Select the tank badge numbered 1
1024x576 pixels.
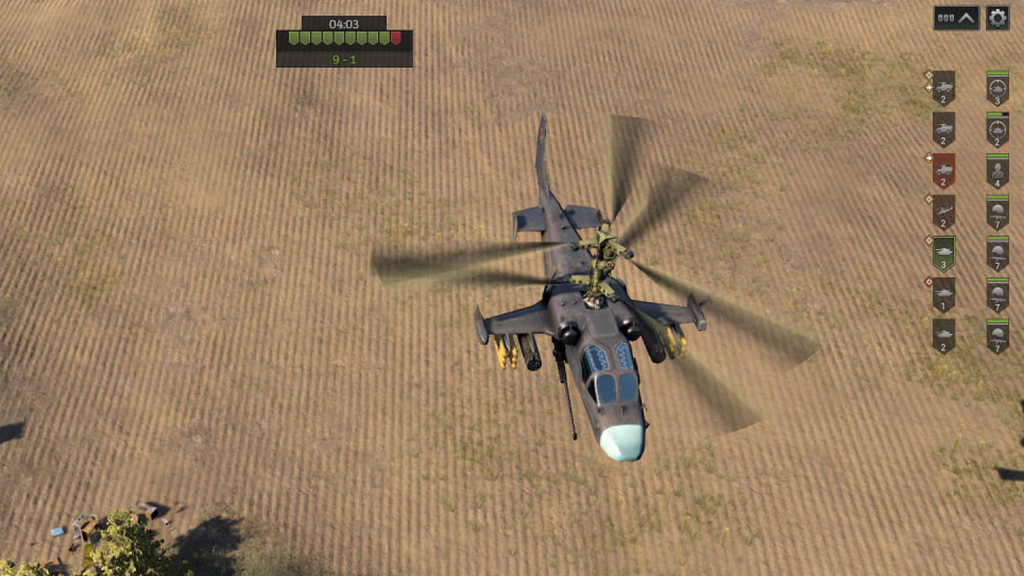point(944,295)
